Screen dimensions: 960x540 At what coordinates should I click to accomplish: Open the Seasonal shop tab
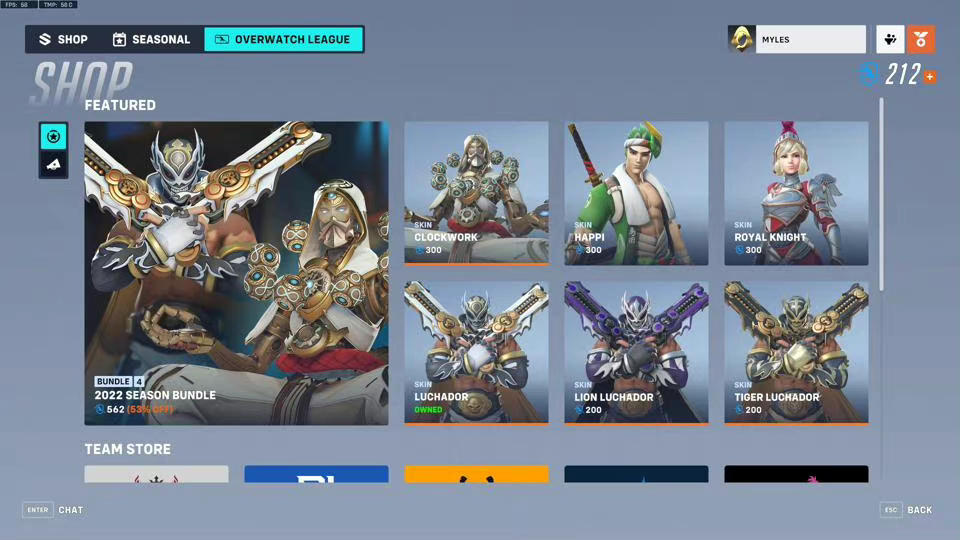click(x=151, y=40)
